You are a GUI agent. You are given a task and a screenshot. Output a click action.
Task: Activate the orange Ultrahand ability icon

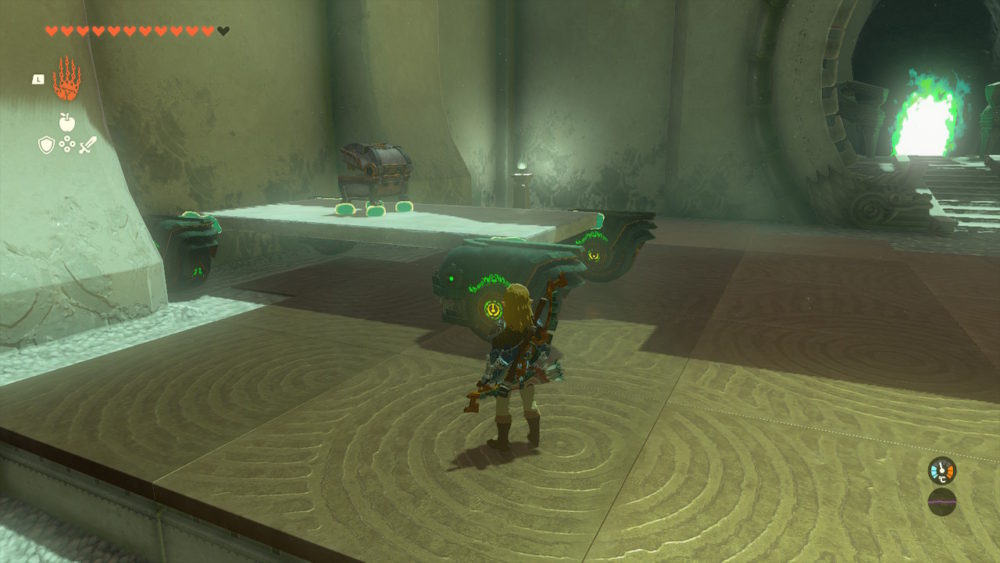tap(66, 79)
